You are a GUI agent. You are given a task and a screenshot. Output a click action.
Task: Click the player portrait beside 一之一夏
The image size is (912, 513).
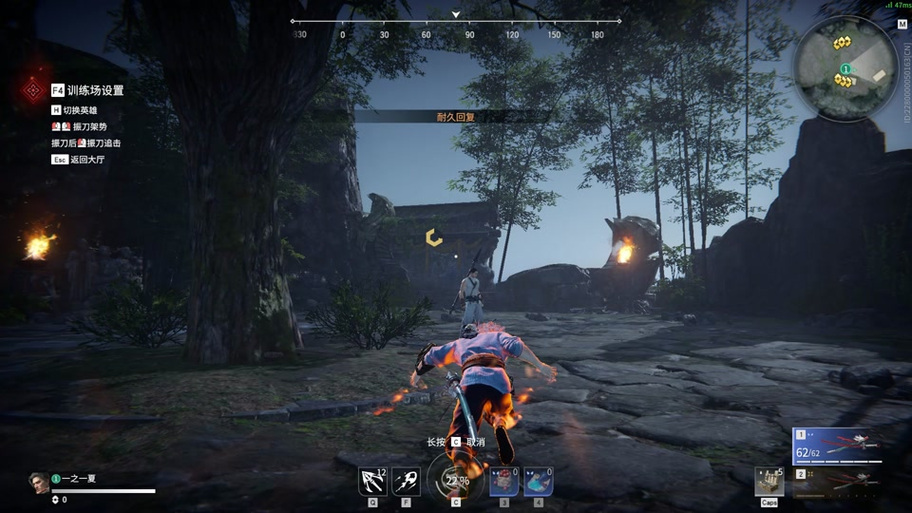click(38, 481)
